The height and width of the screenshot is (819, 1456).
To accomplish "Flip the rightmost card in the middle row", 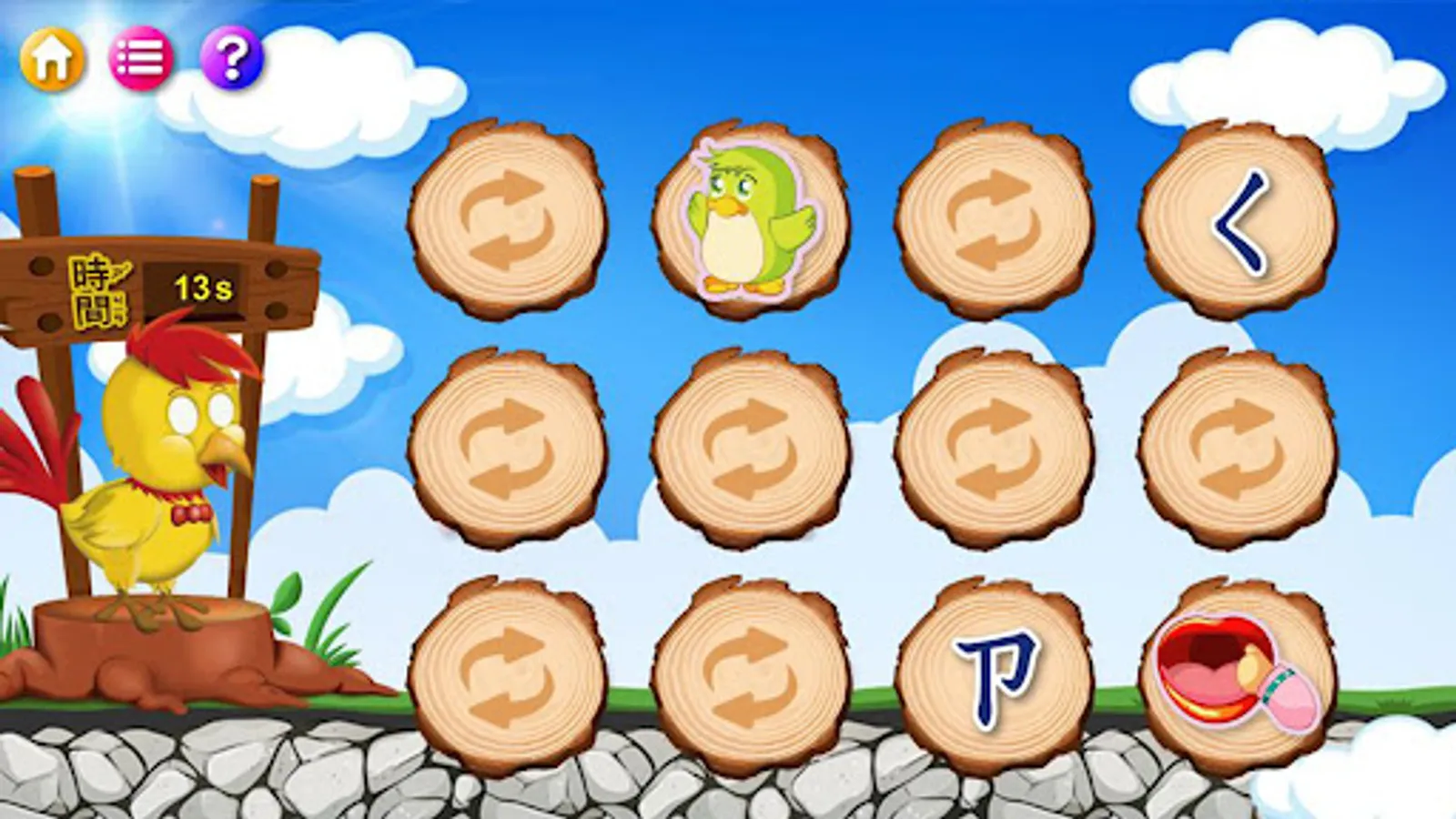I will [1238, 446].
